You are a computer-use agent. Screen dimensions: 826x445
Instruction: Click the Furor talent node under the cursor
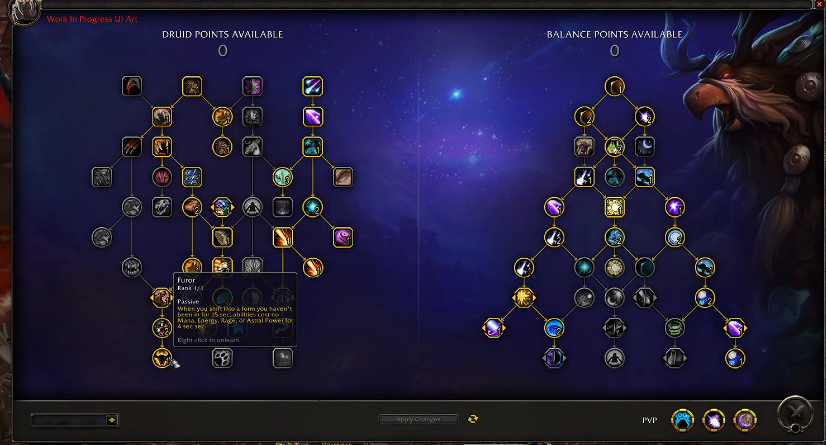pos(162,357)
